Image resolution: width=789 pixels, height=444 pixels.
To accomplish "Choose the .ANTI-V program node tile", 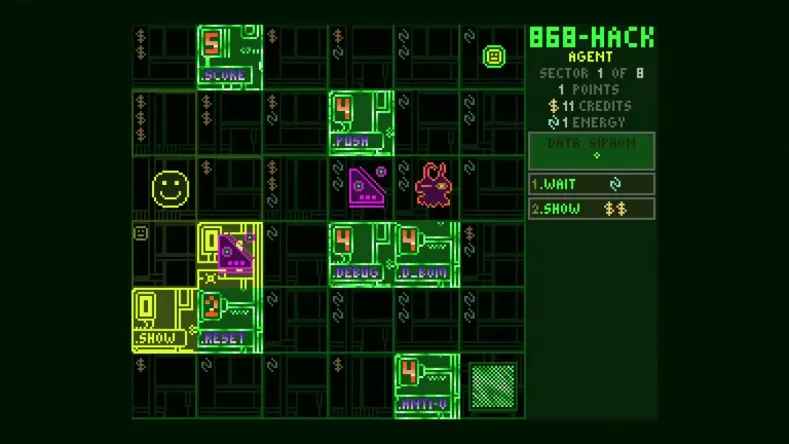I will tap(427, 386).
